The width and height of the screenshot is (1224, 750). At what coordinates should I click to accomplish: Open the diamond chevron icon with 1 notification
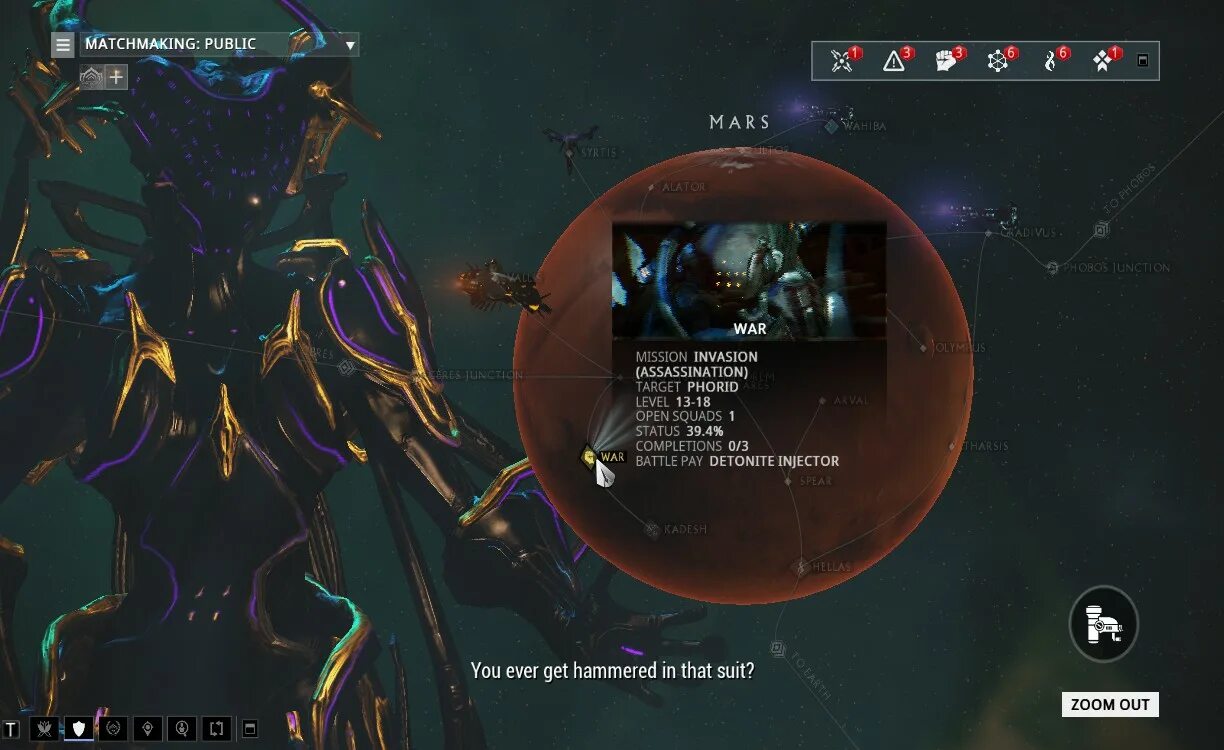pos(1102,61)
